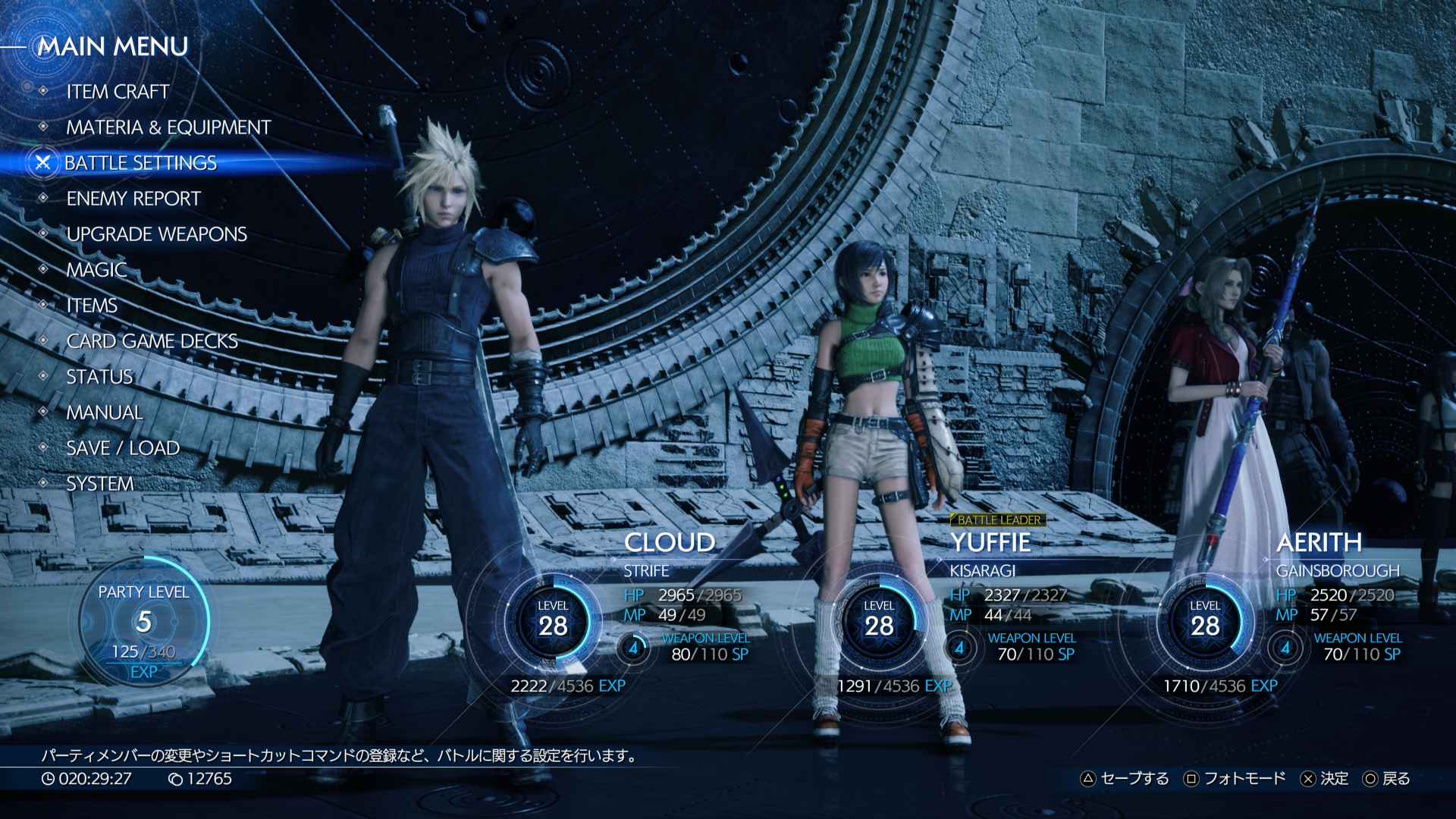
Task: Select the Items entry
Action: 92,306
